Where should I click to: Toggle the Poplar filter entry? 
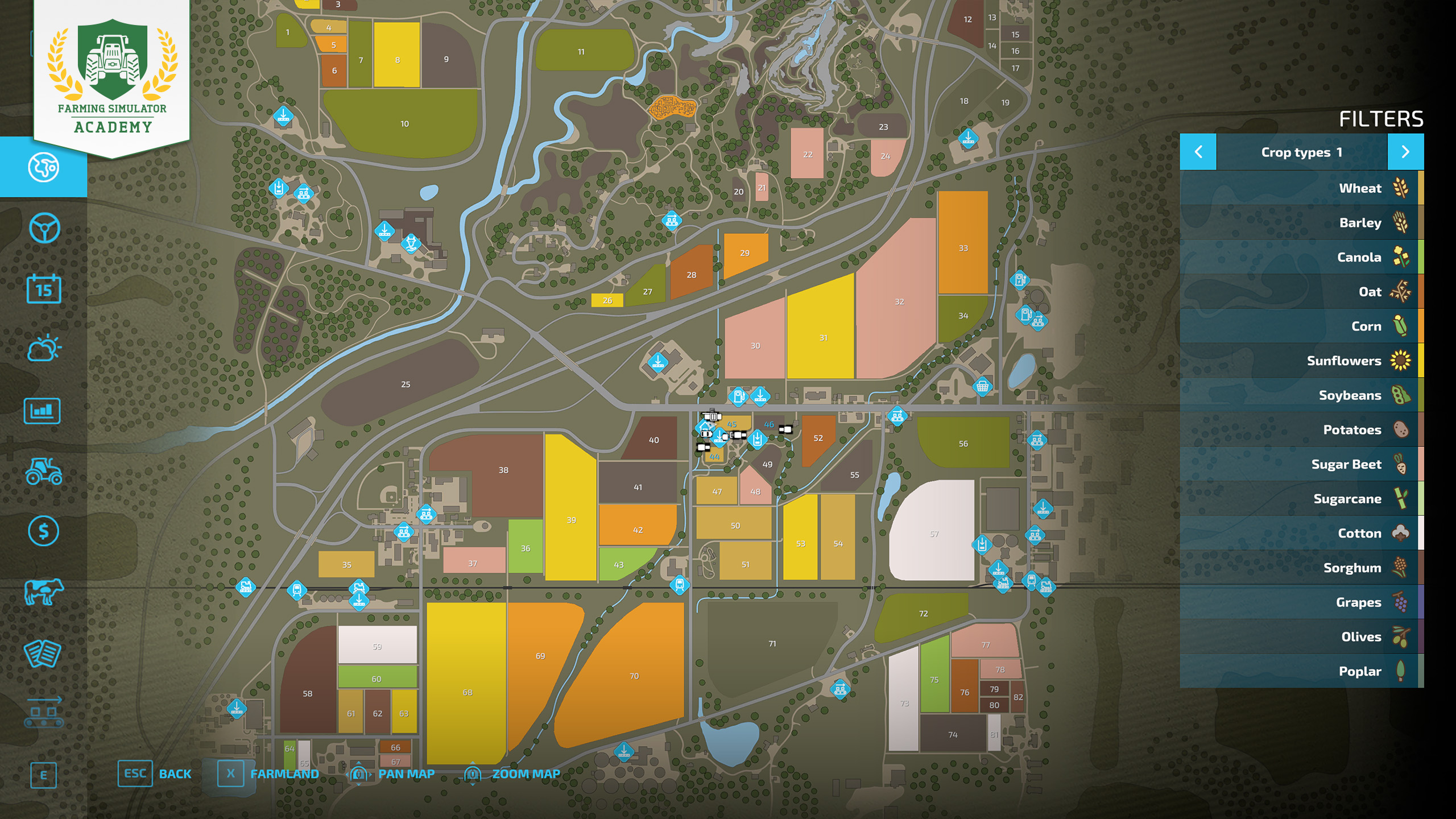point(1301,671)
